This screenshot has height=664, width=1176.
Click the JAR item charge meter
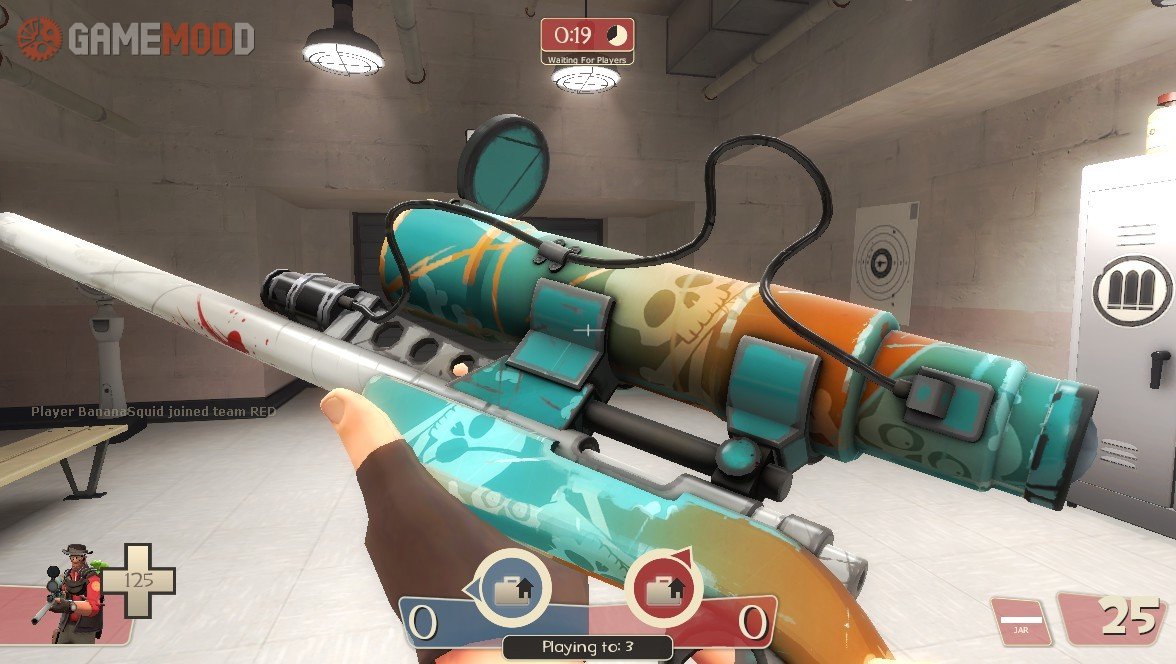tap(1020, 622)
